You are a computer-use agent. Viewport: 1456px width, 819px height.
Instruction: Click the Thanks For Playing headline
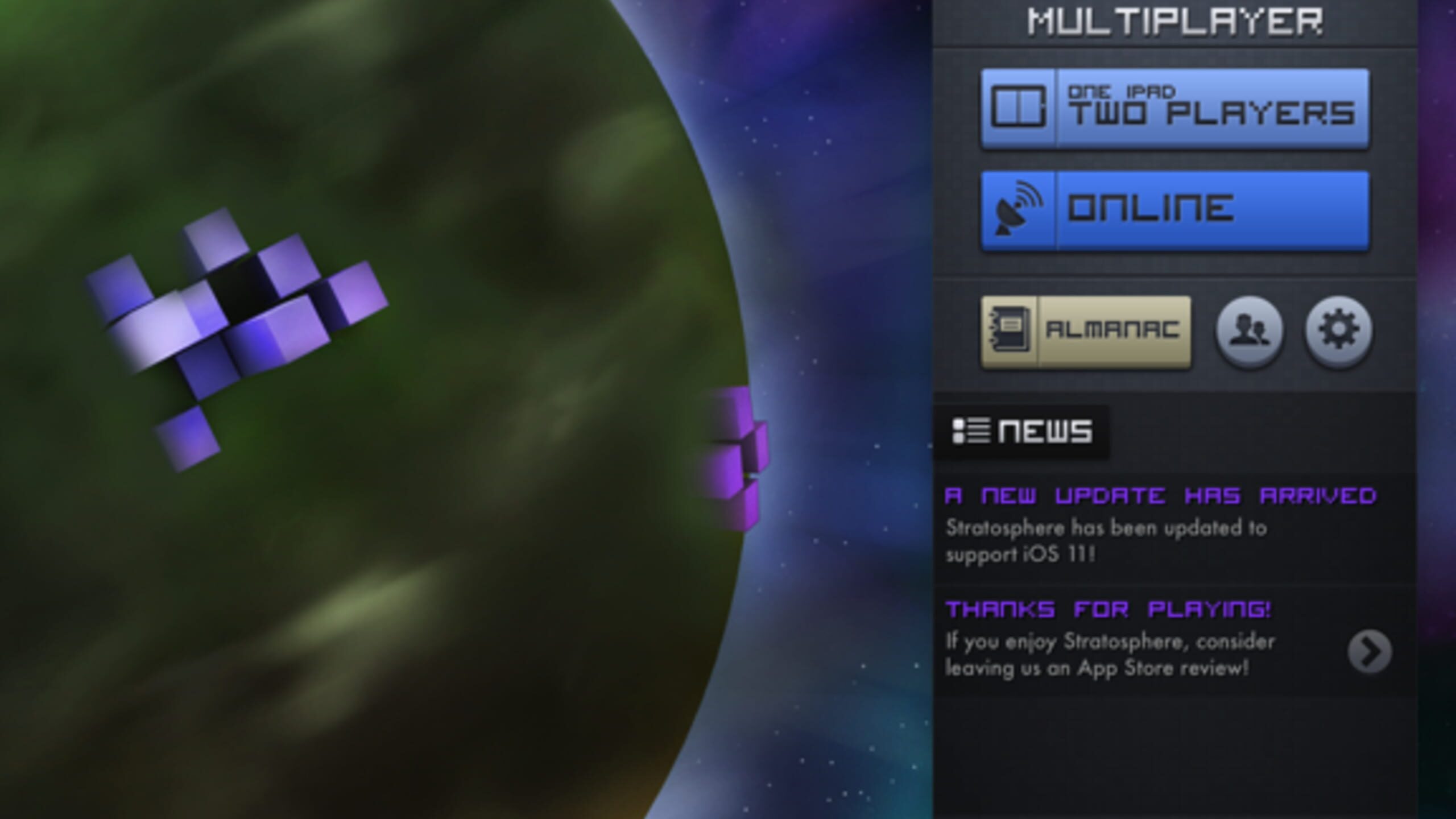pos(1109,610)
